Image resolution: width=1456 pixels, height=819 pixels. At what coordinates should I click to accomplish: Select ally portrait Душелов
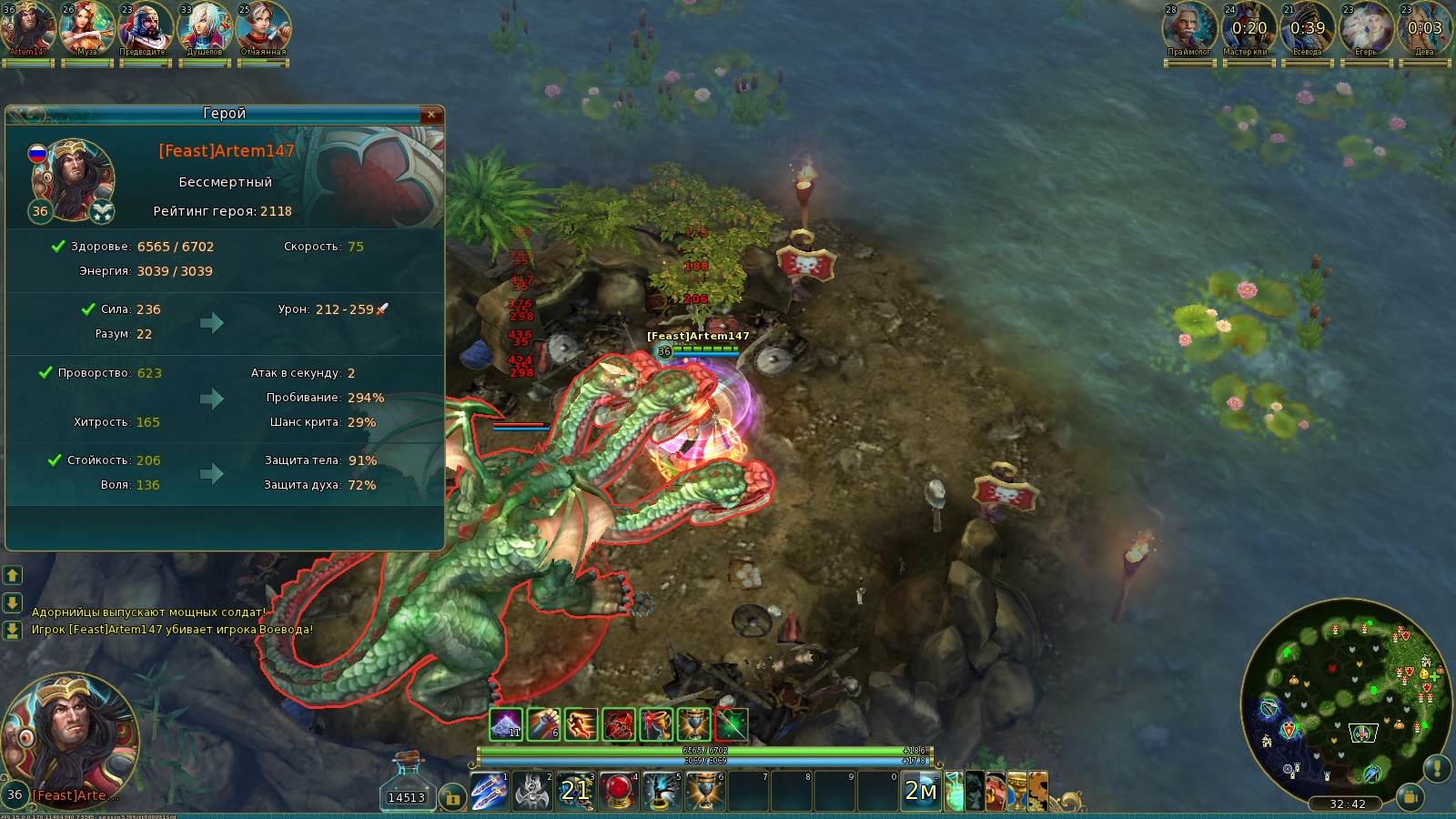(204, 27)
